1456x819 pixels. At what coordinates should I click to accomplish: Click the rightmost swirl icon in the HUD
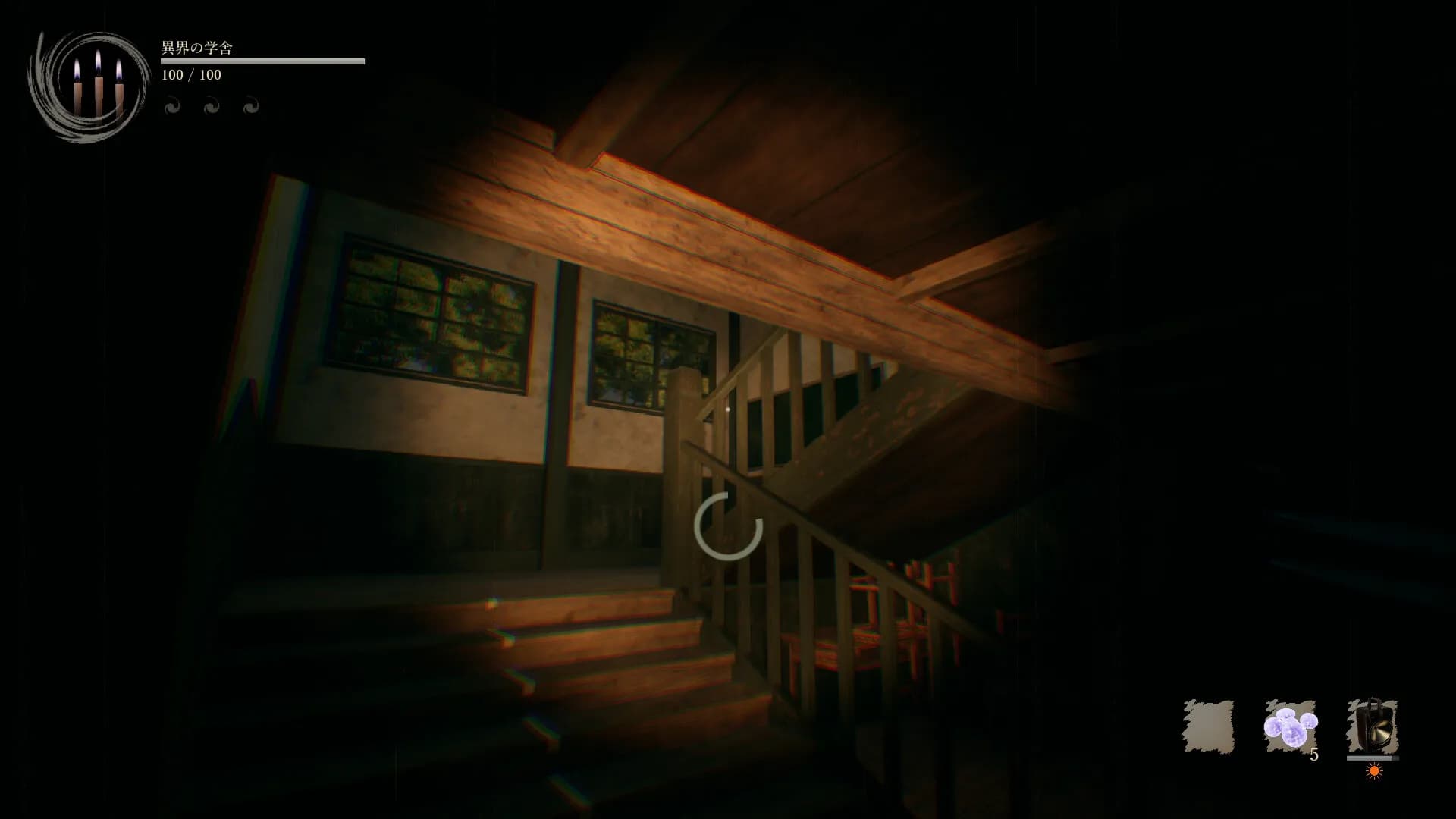click(x=250, y=105)
